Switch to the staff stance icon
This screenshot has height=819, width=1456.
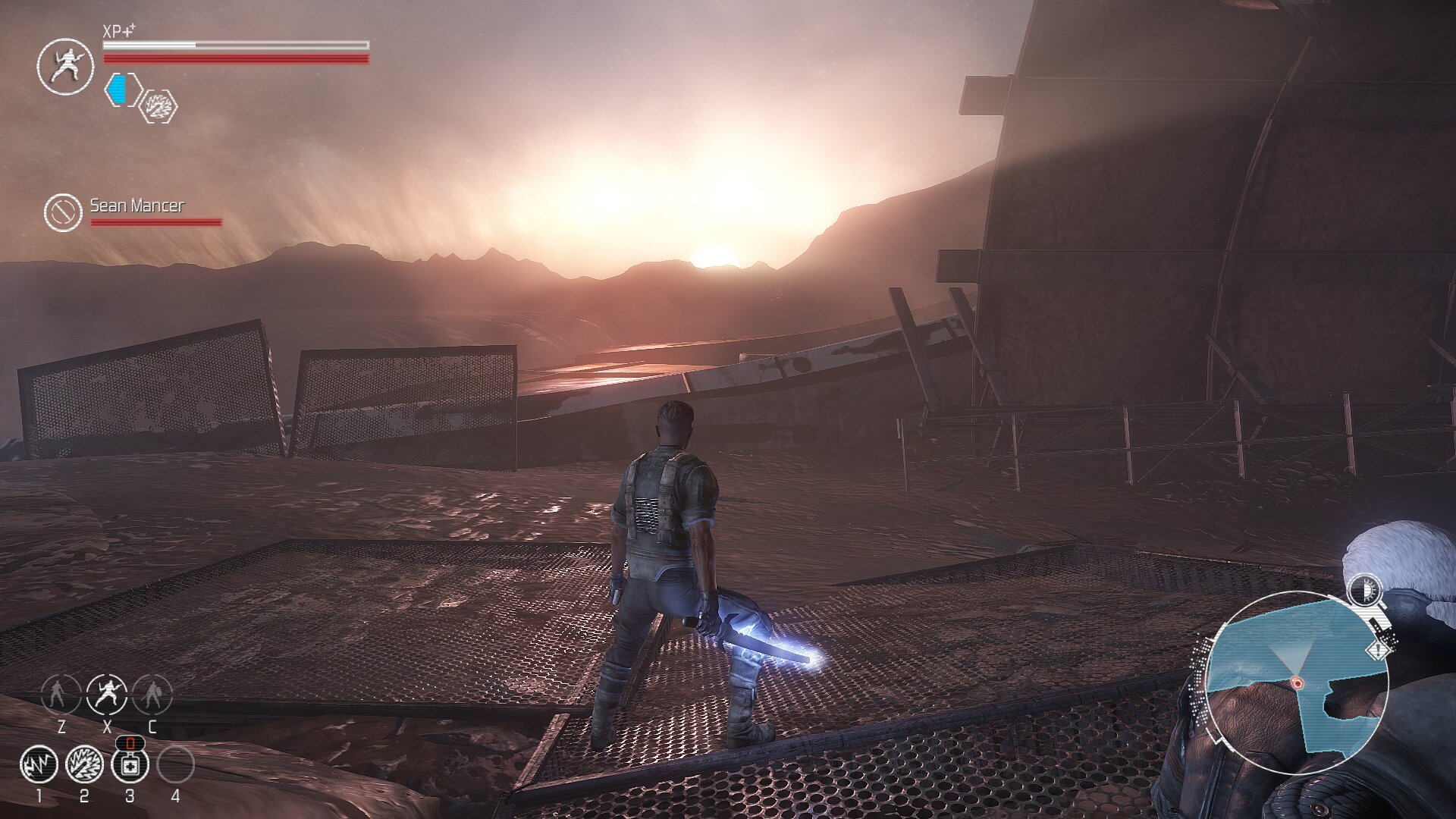coord(61,694)
